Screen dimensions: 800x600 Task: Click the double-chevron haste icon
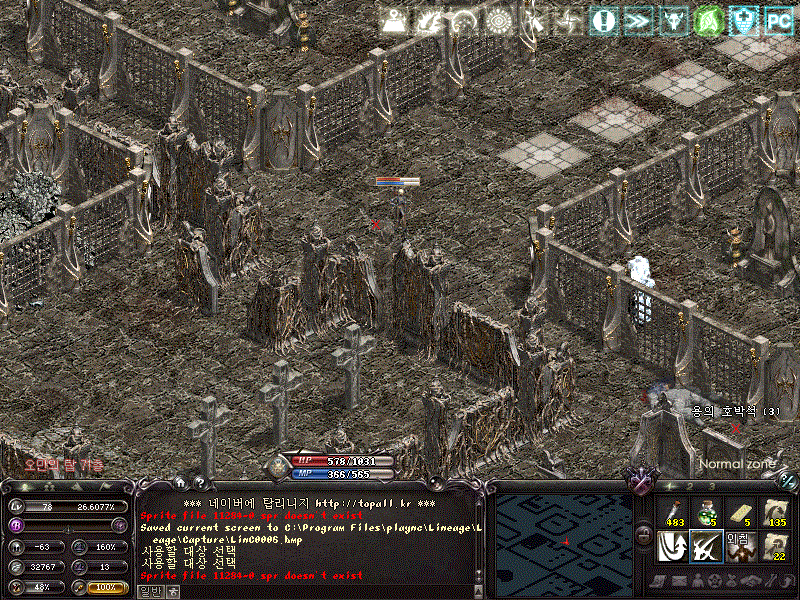pyautogui.click(x=636, y=19)
